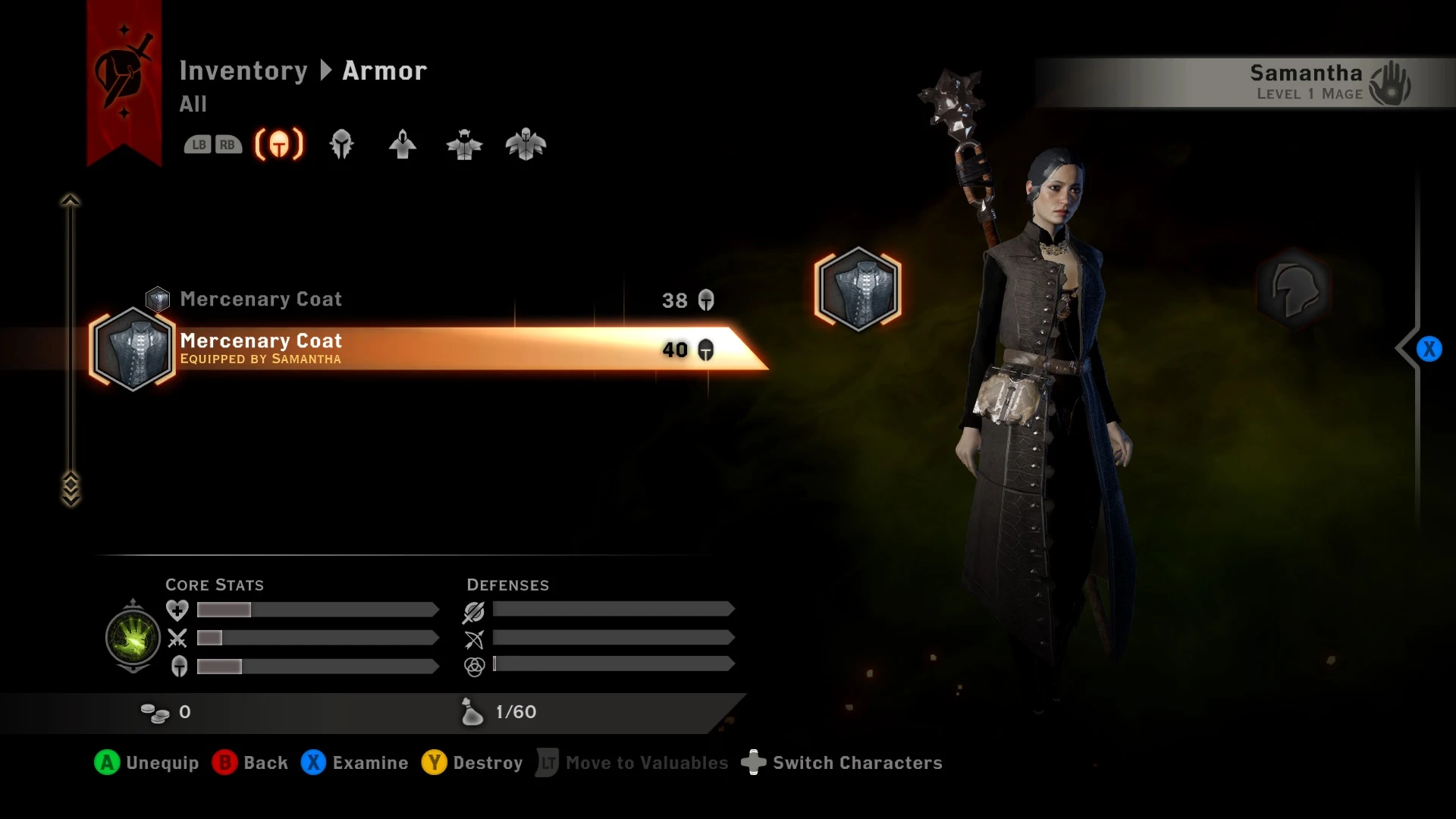Select the unequipped Mercenary Coat row

341,299
